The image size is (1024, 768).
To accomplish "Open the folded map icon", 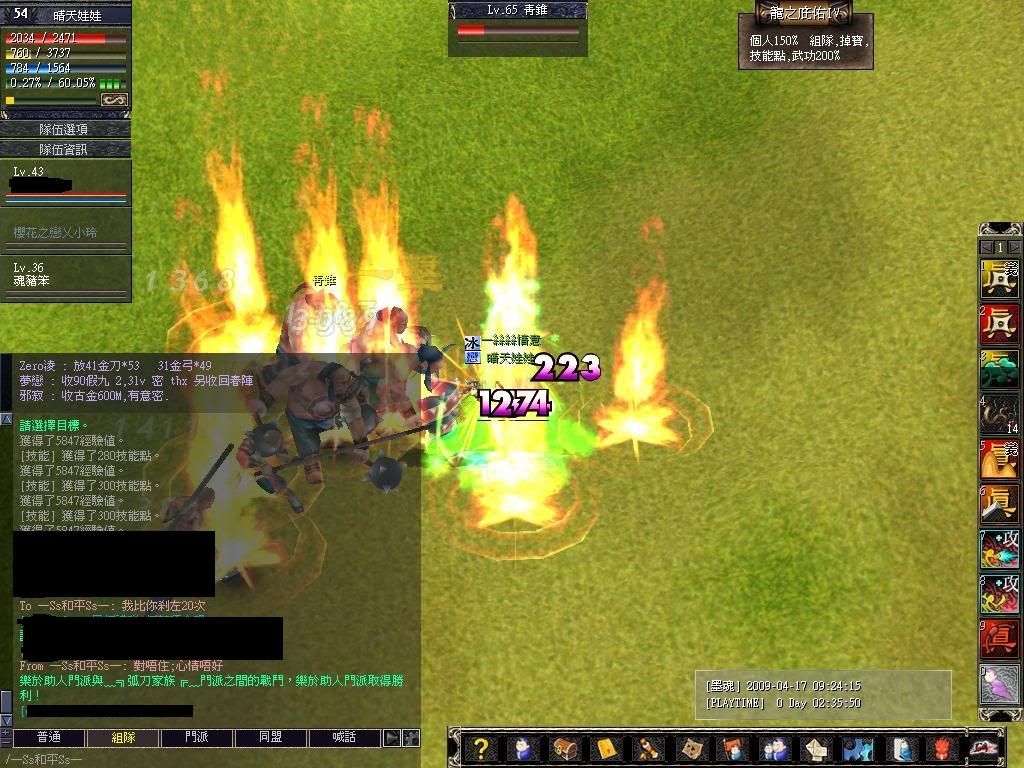I will pyautogui.click(x=690, y=748).
